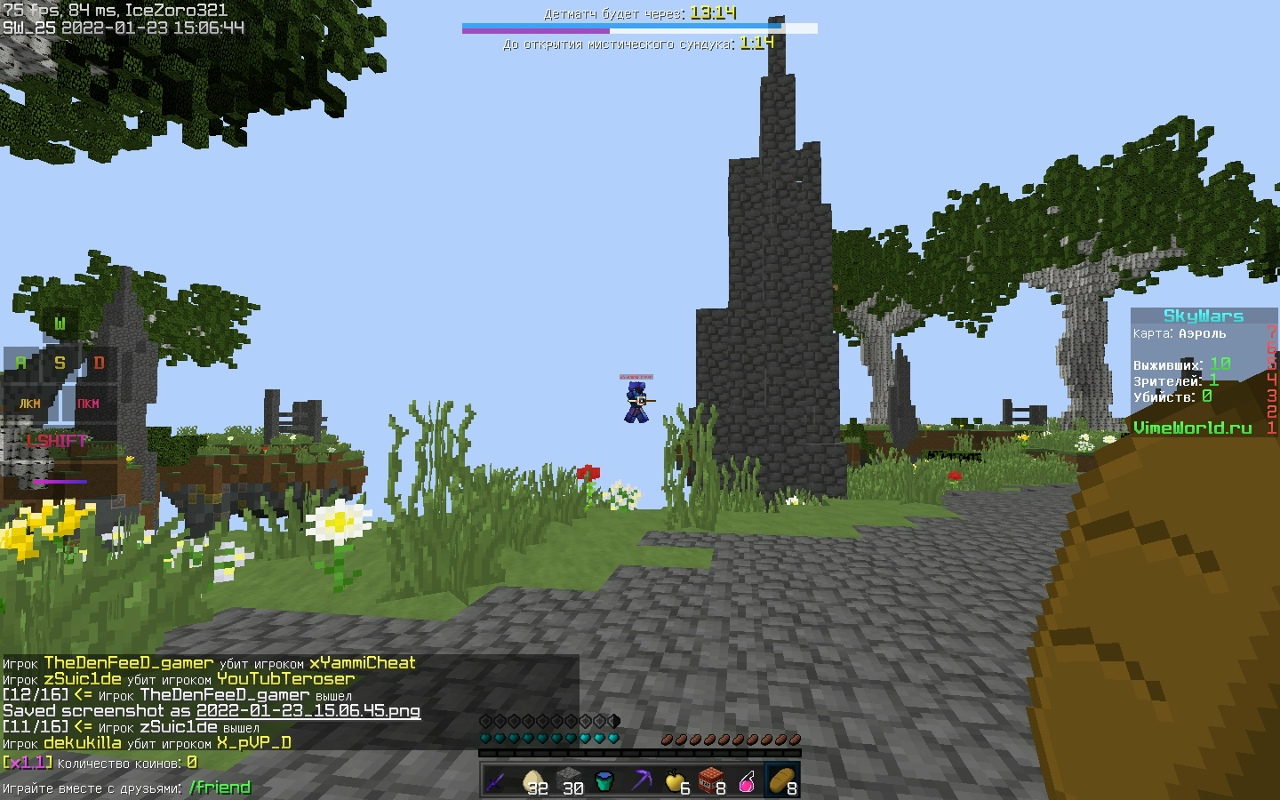This screenshot has height=800, width=1280.
Task: Select the egg stack in the hotbar
Action: 533,781
